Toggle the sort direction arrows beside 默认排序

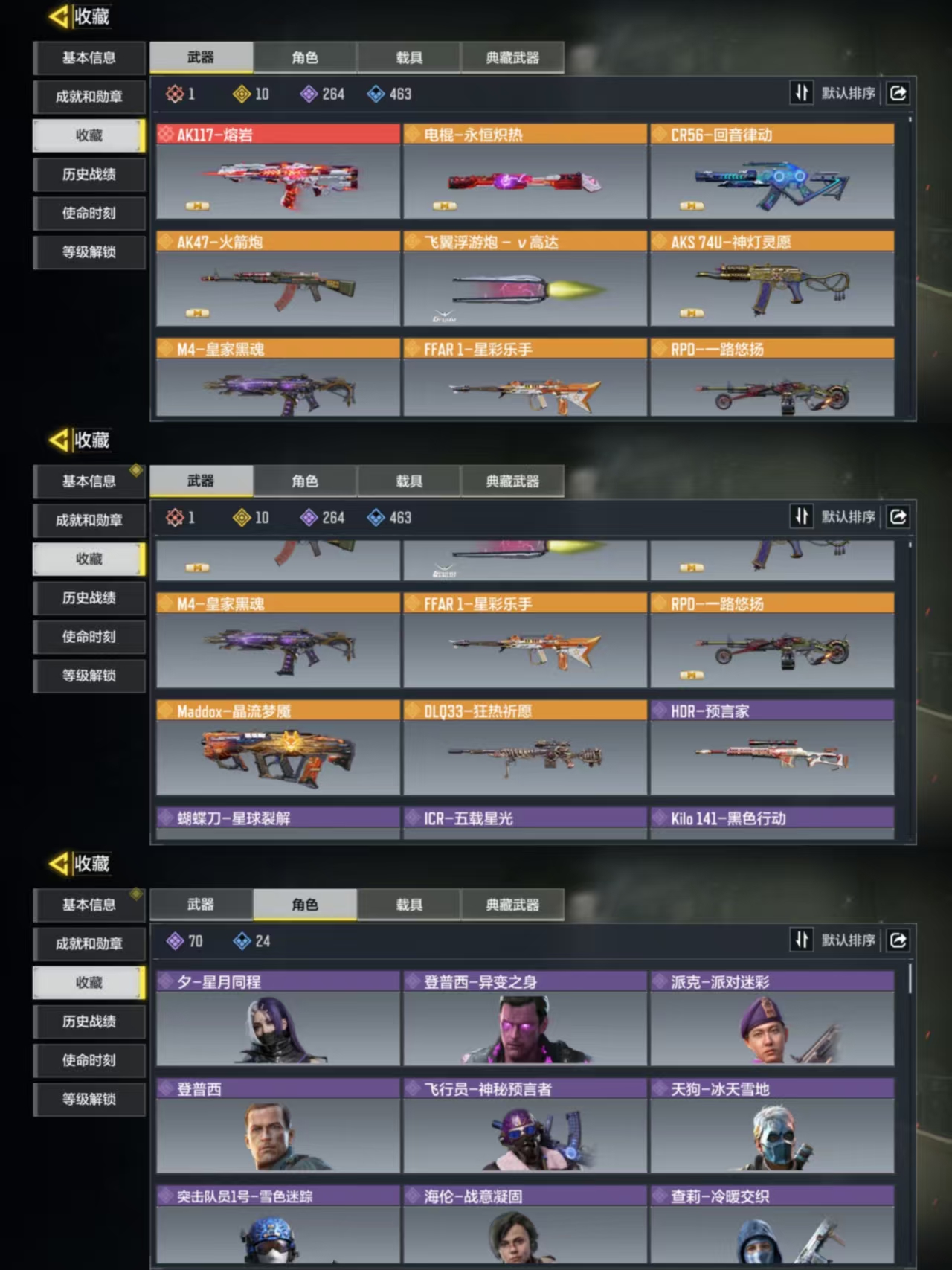802,94
